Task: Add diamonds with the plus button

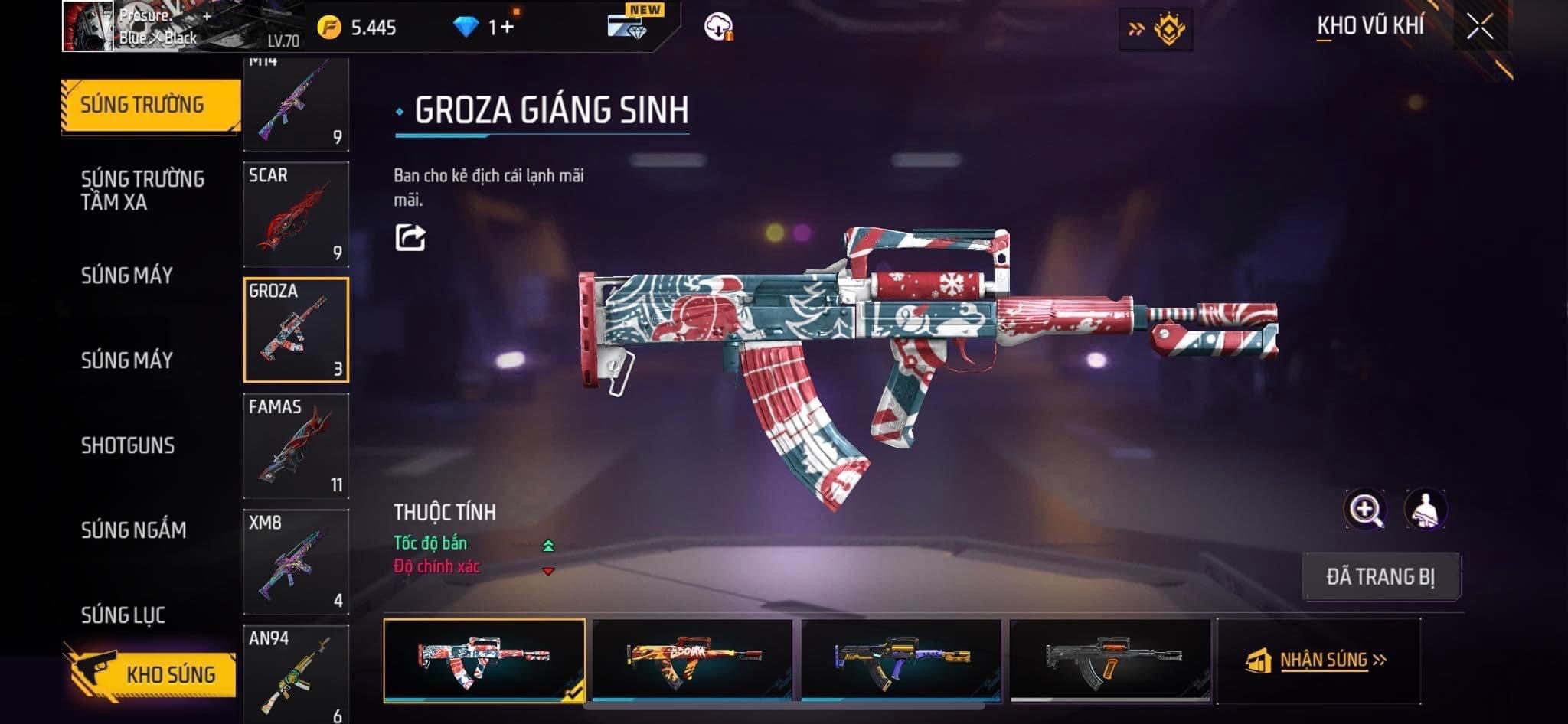Action: coord(507,28)
